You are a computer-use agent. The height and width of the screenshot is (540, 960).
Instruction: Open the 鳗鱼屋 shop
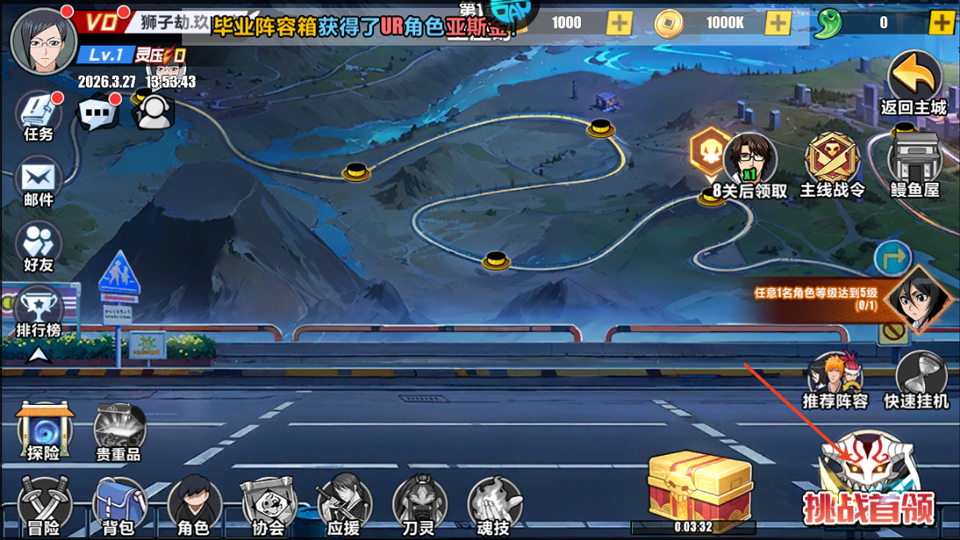pos(915,164)
